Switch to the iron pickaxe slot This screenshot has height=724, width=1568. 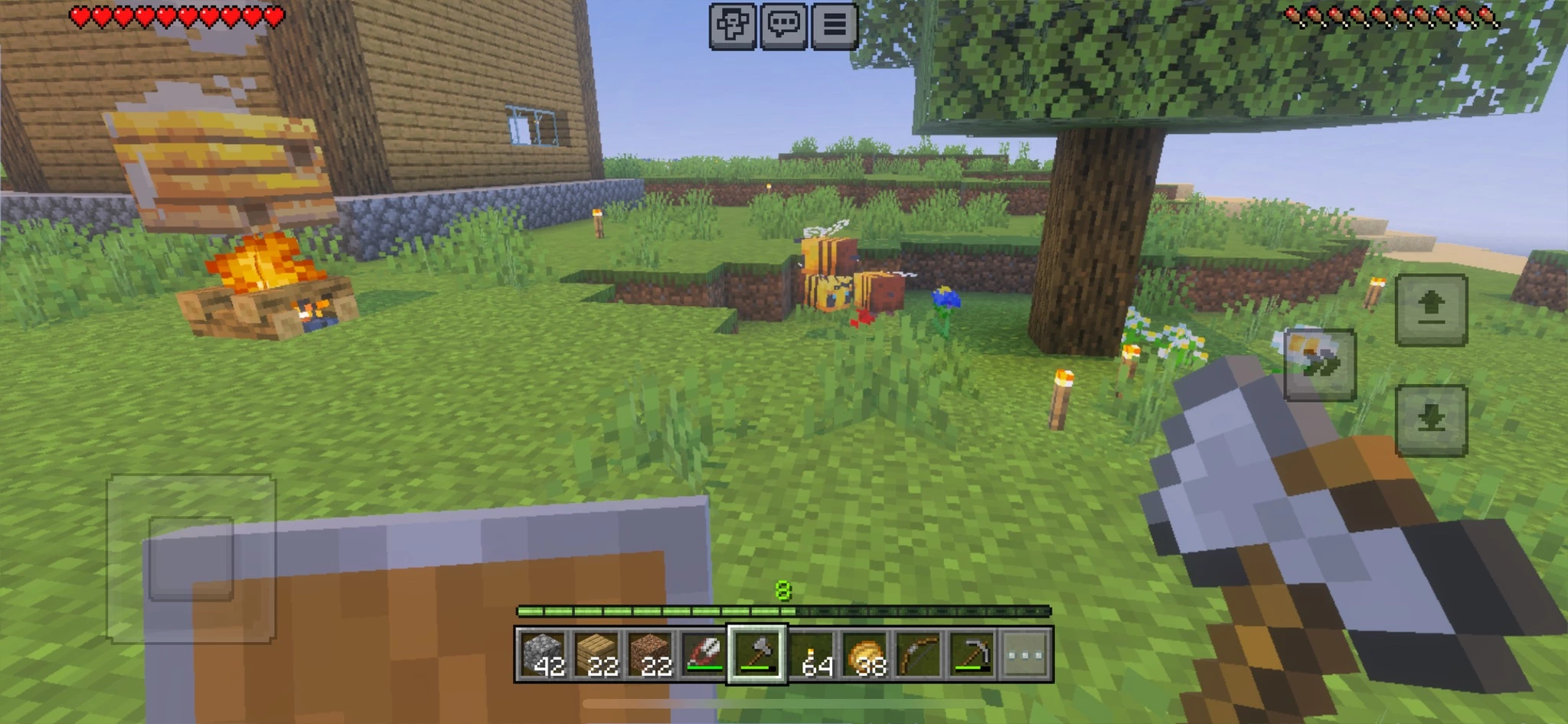[x=972, y=655]
